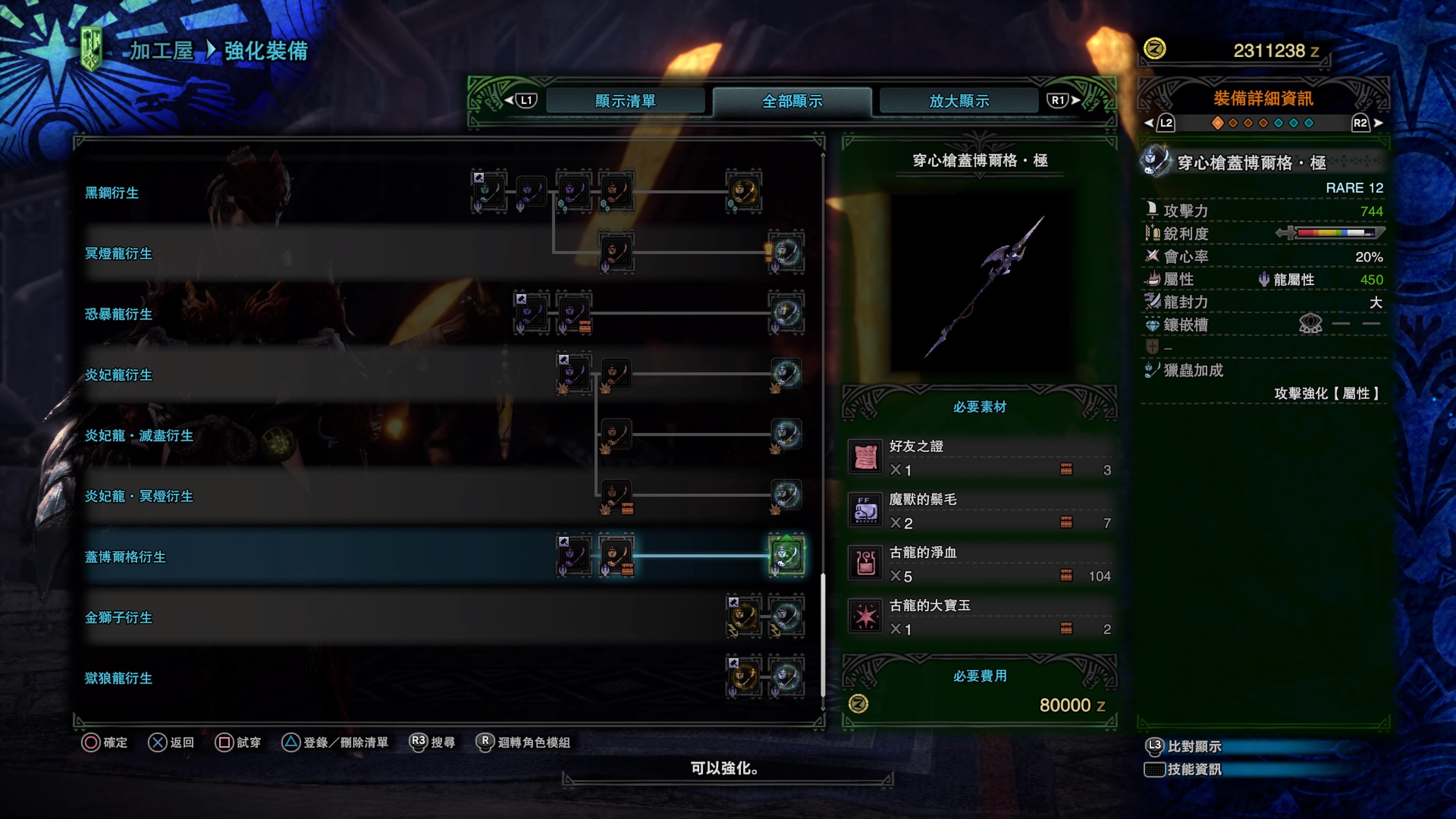Select the 古龍的大寶玉 material entry
Screen dimensions: 1456x819
pos(979,617)
